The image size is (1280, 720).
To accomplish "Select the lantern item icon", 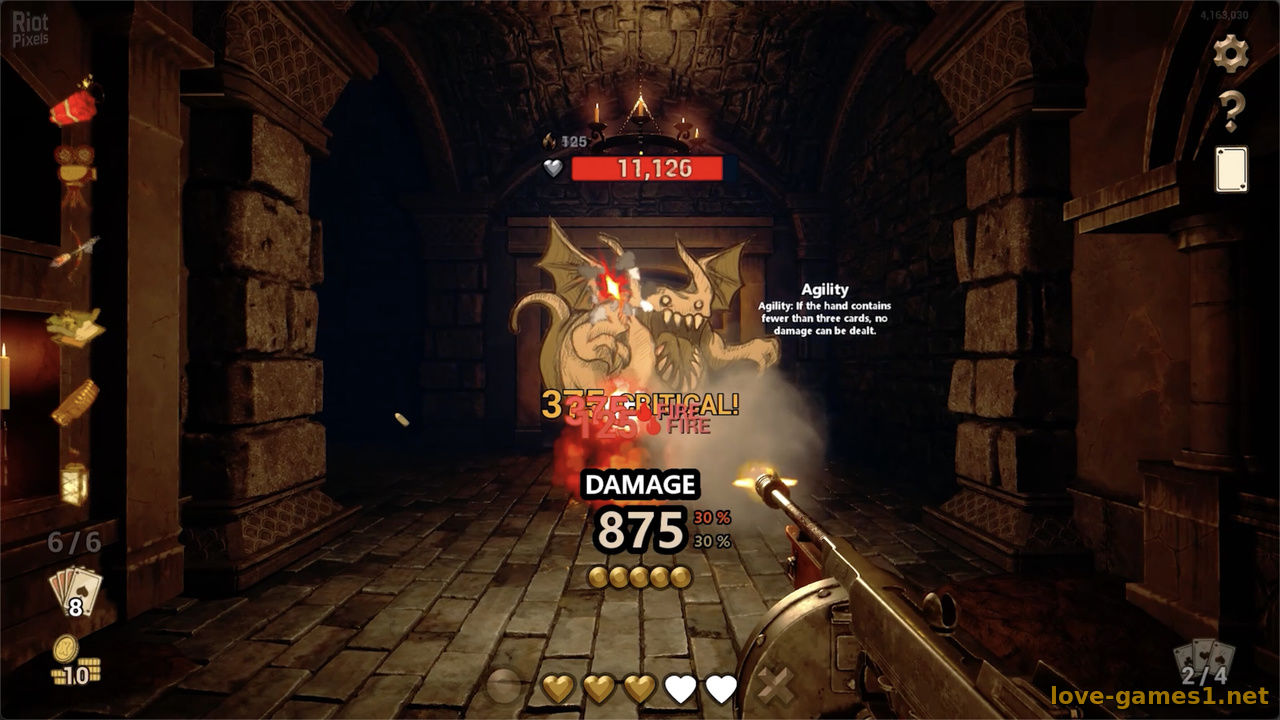I will (x=74, y=483).
